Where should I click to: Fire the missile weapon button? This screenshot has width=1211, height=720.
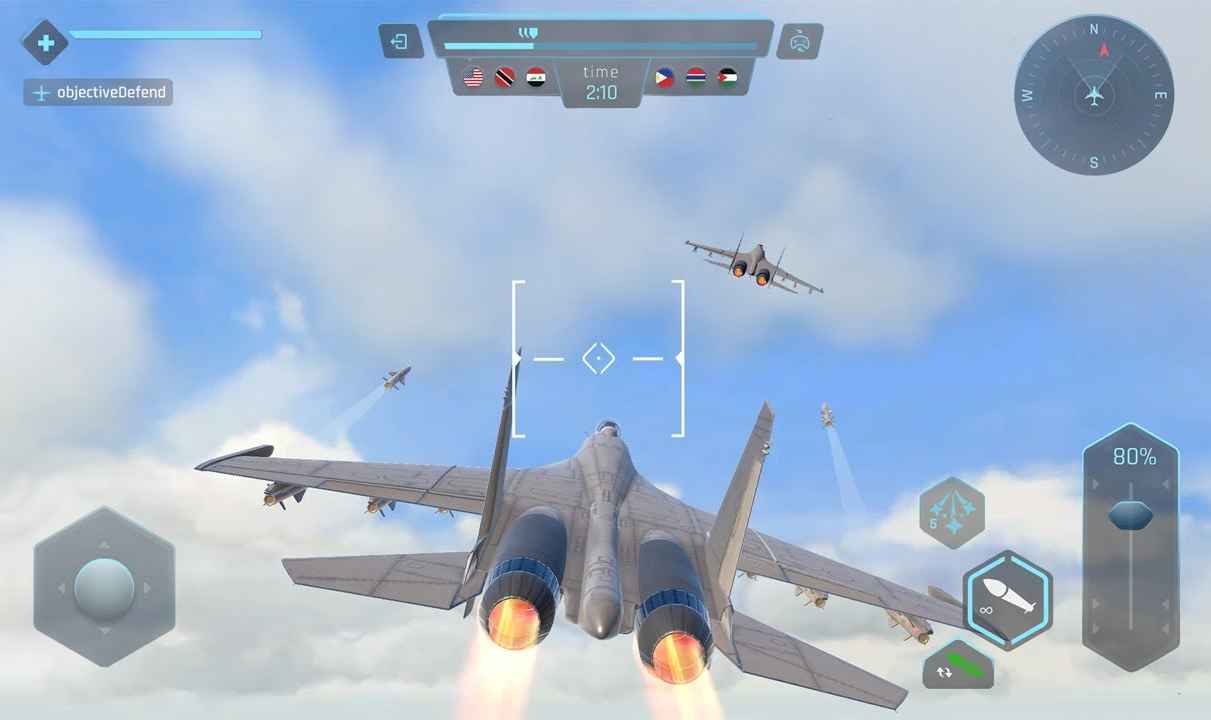(x=1007, y=600)
